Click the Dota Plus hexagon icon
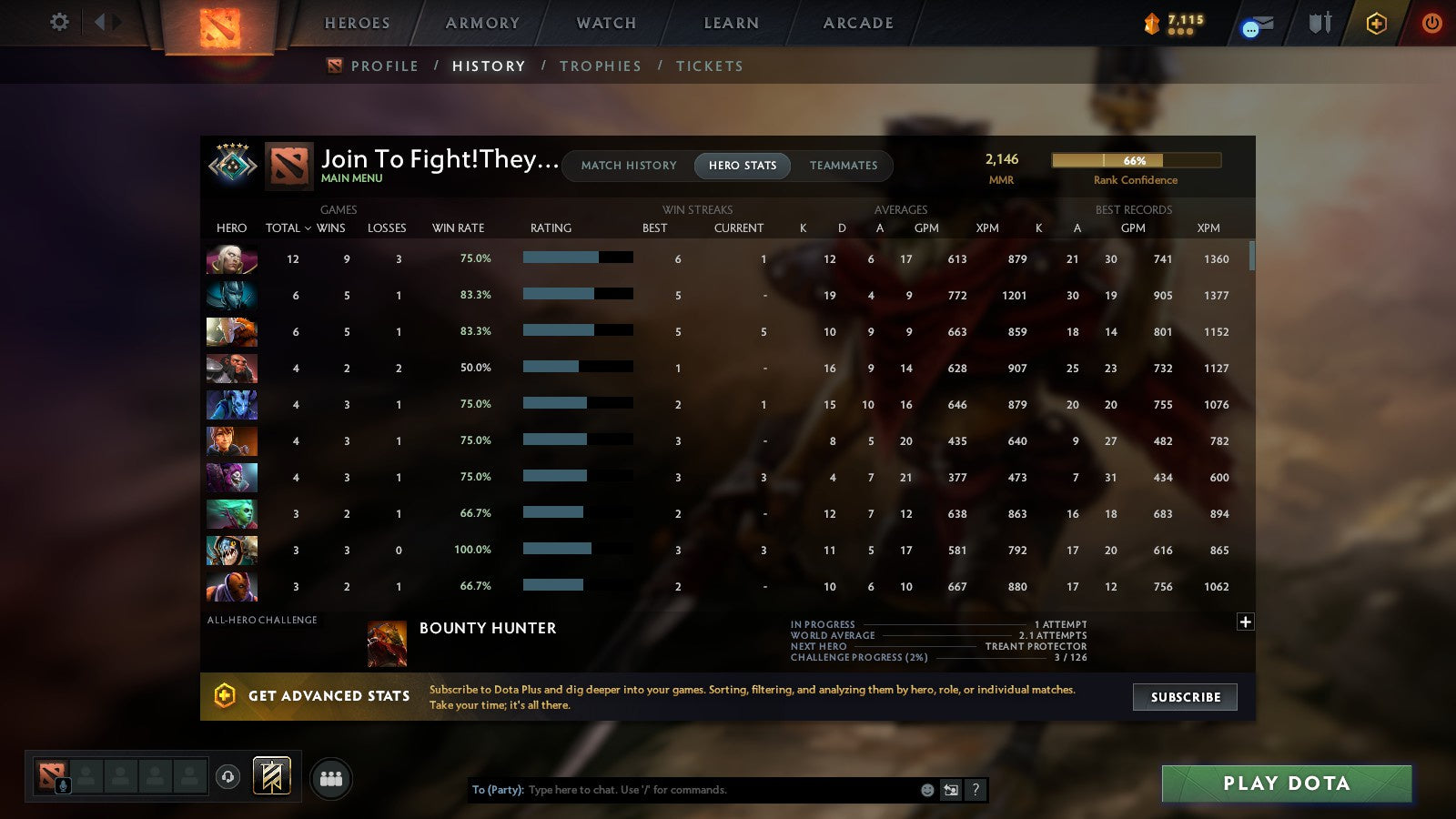The width and height of the screenshot is (1456, 819). 1375,24
